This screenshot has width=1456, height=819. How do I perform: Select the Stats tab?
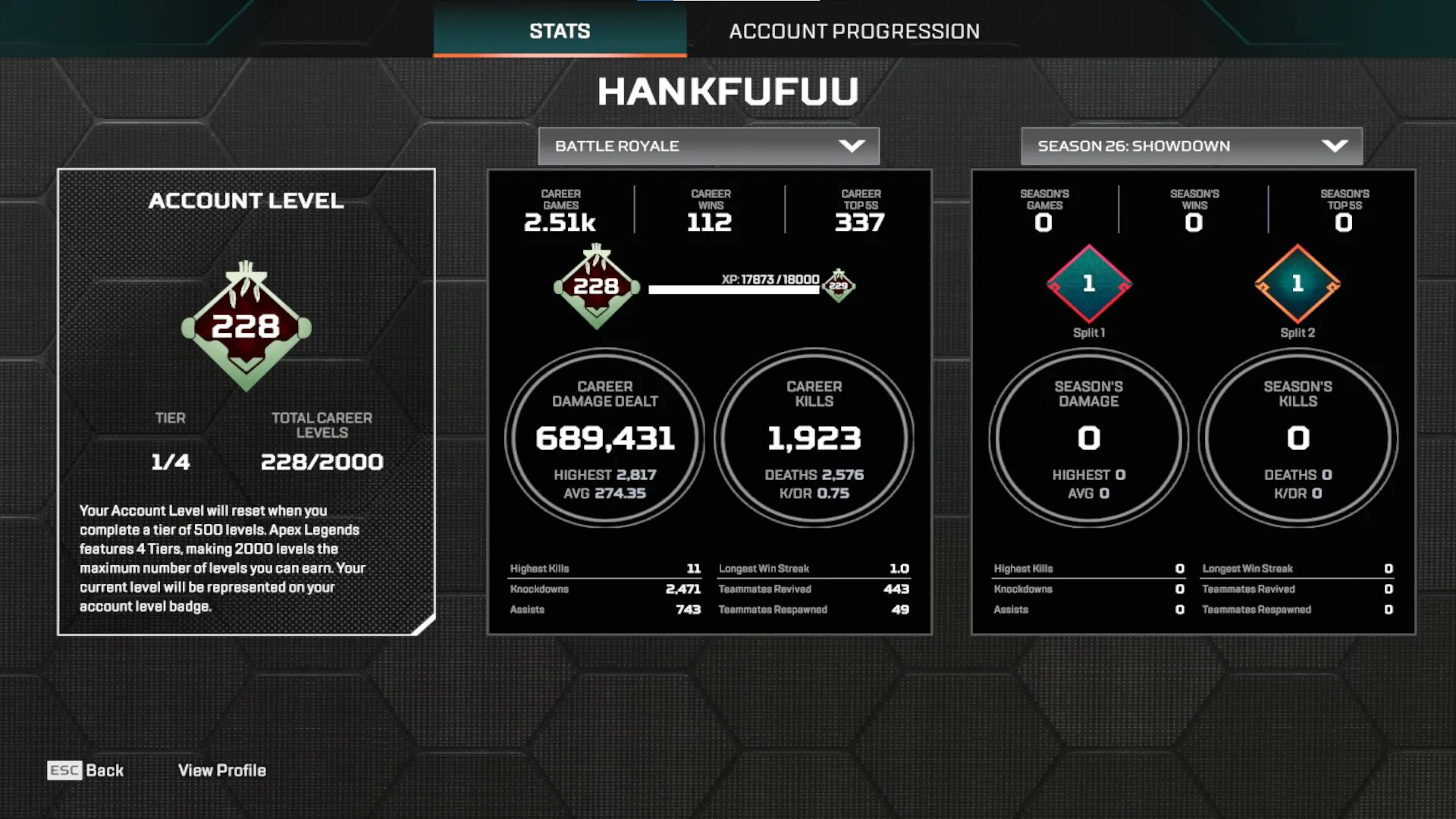tap(559, 31)
